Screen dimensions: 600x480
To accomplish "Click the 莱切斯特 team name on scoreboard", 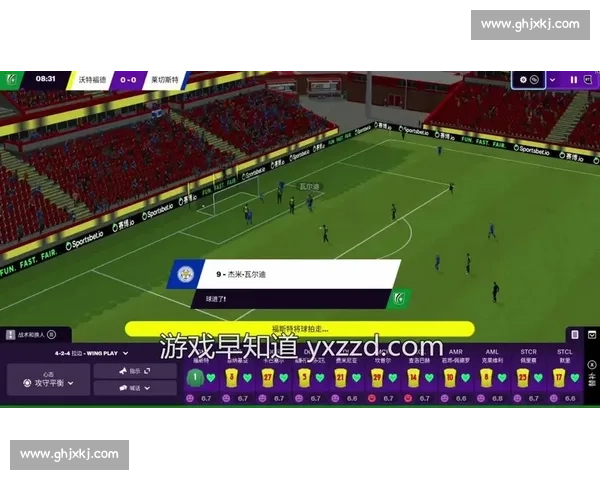I will 165,79.
